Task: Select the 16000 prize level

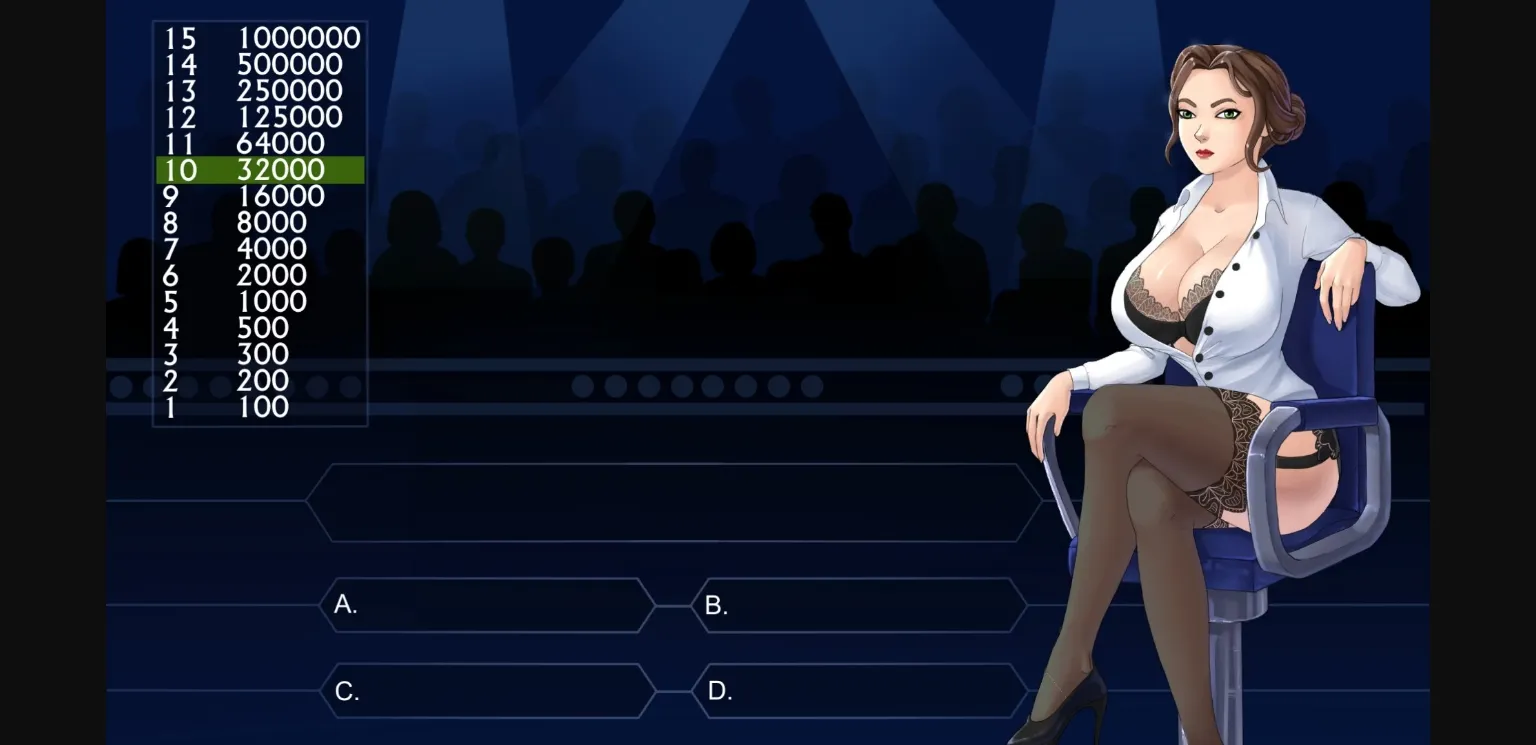Action: click(x=258, y=196)
